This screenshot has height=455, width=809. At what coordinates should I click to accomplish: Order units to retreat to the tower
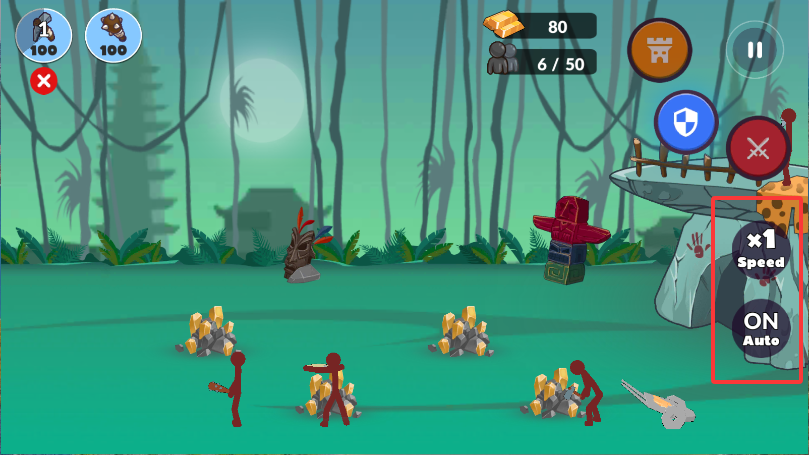[659, 50]
